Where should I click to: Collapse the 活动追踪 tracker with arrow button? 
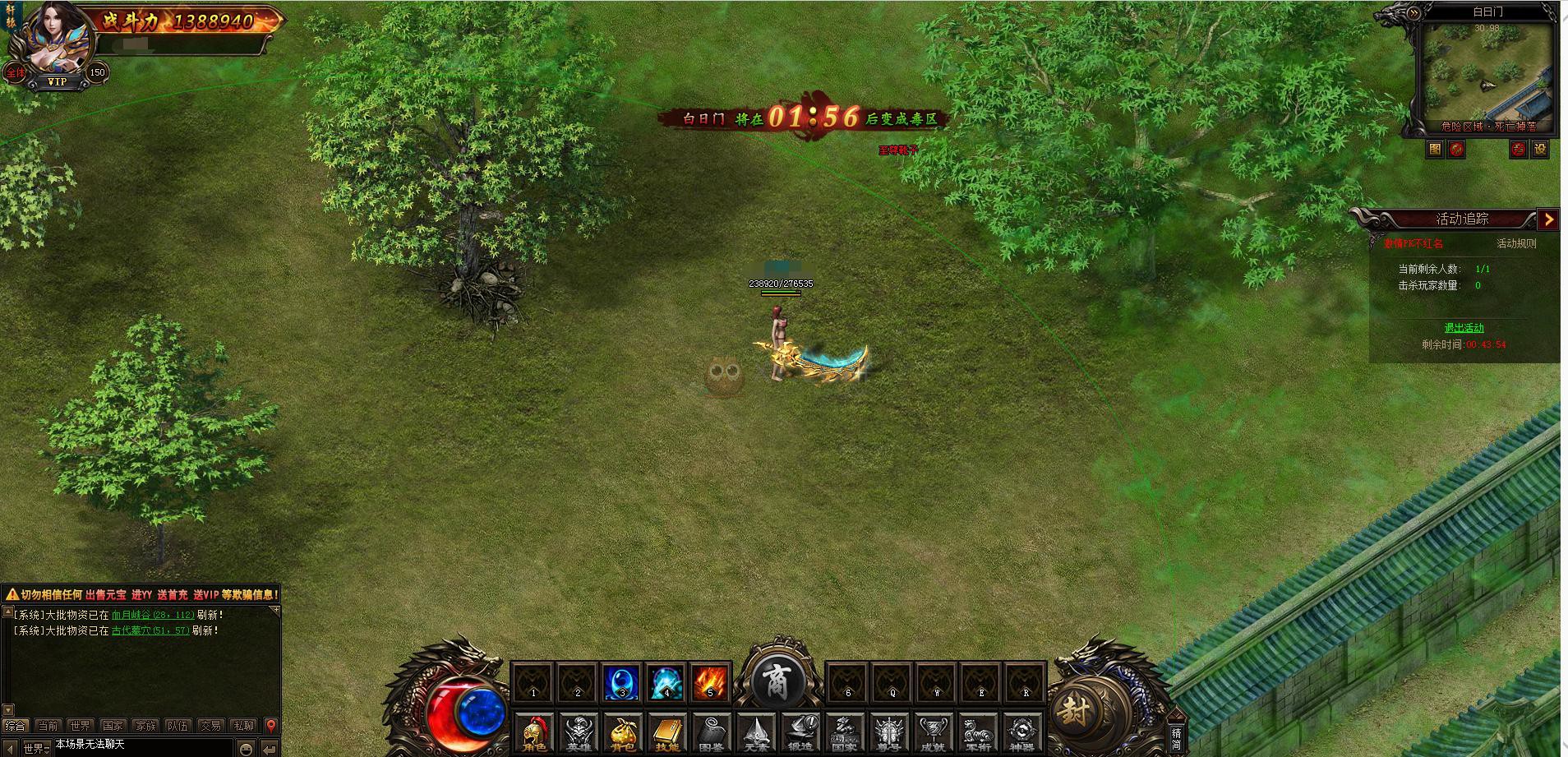1548,219
